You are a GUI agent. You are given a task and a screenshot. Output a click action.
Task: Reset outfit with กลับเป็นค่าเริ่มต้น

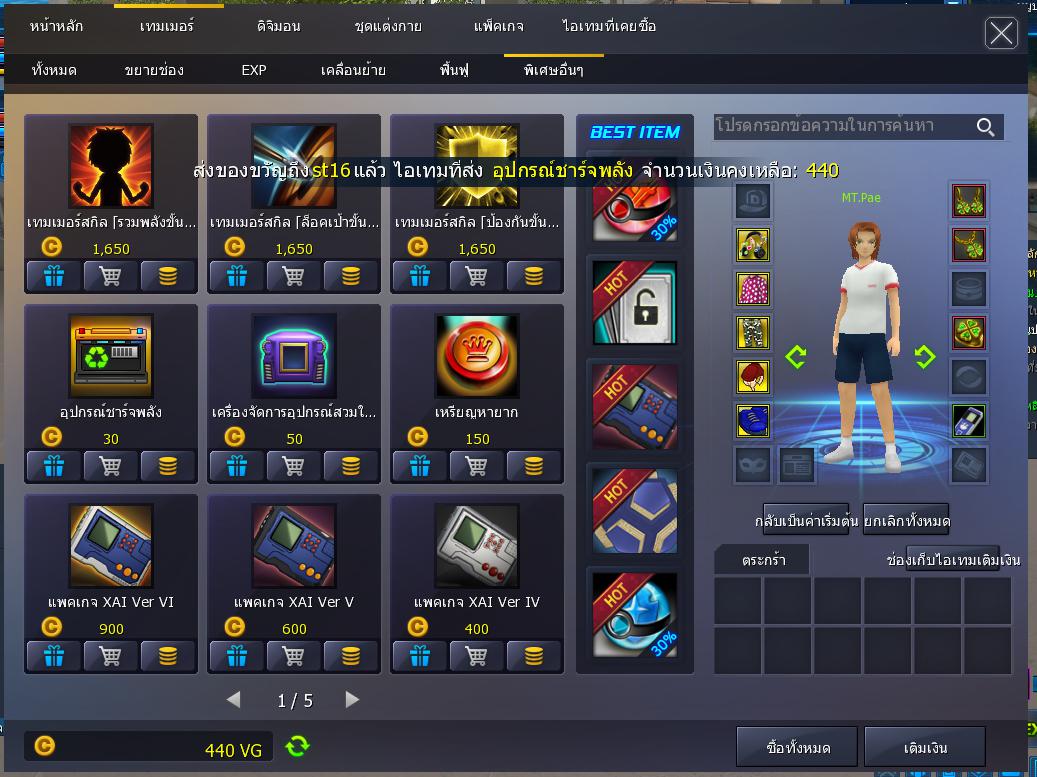(x=806, y=521)
